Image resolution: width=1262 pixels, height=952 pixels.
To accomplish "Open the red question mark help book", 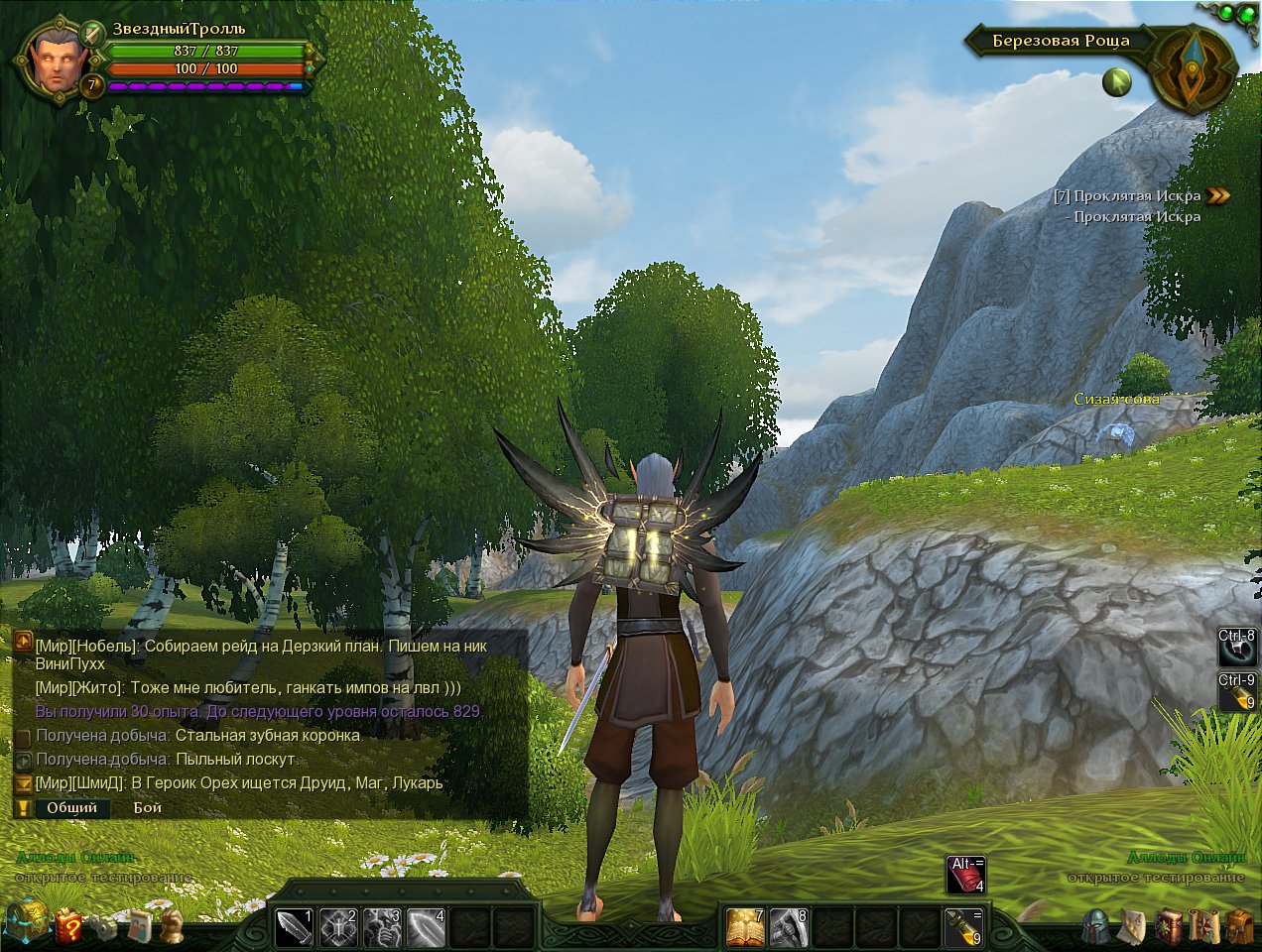I will coord(69,927).
